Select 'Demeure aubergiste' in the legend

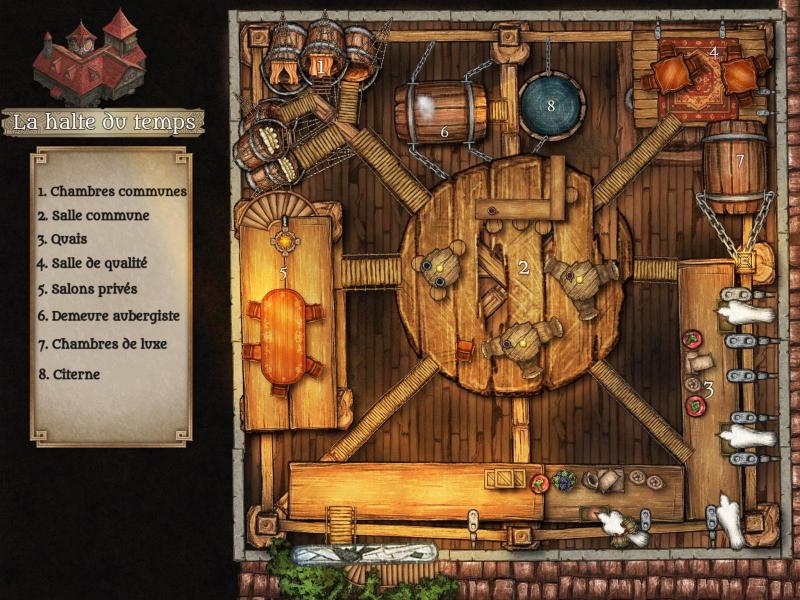click(x=108, y=315)
